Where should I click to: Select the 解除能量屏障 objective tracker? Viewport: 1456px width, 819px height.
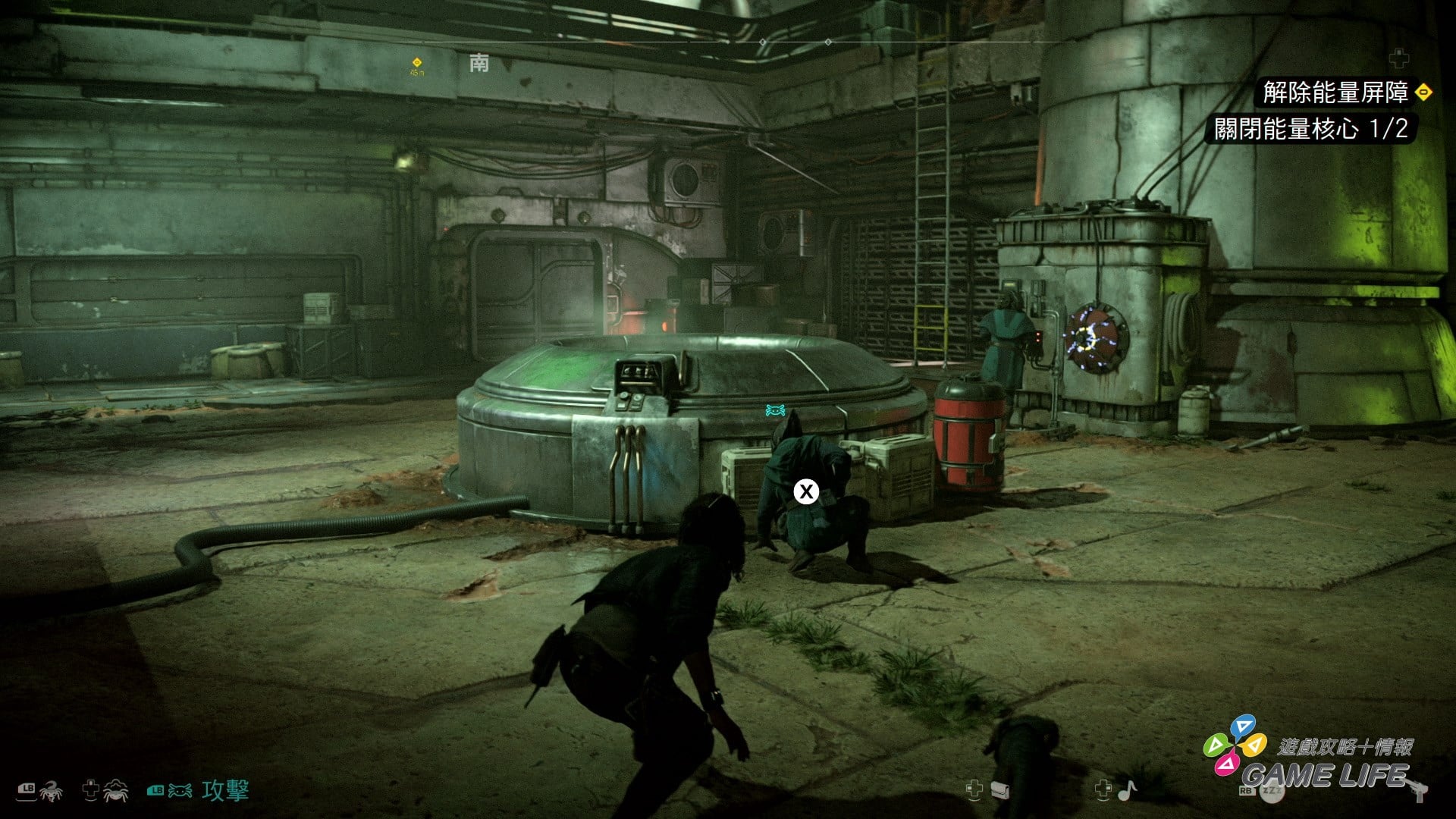point(1335,93)
